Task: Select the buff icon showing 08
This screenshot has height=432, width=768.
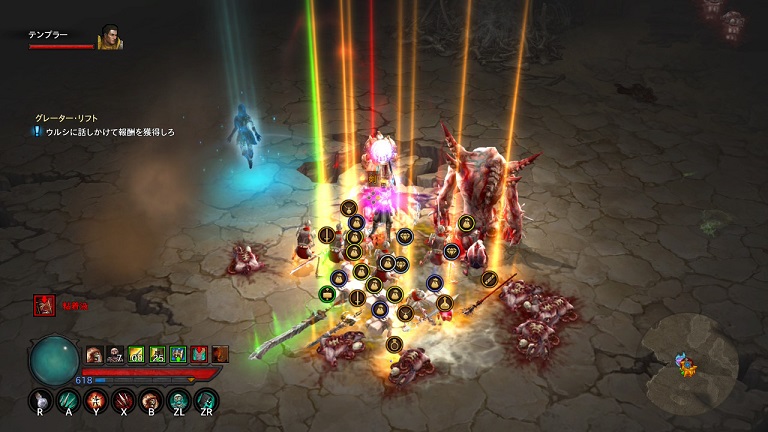Action: (136, 353)
